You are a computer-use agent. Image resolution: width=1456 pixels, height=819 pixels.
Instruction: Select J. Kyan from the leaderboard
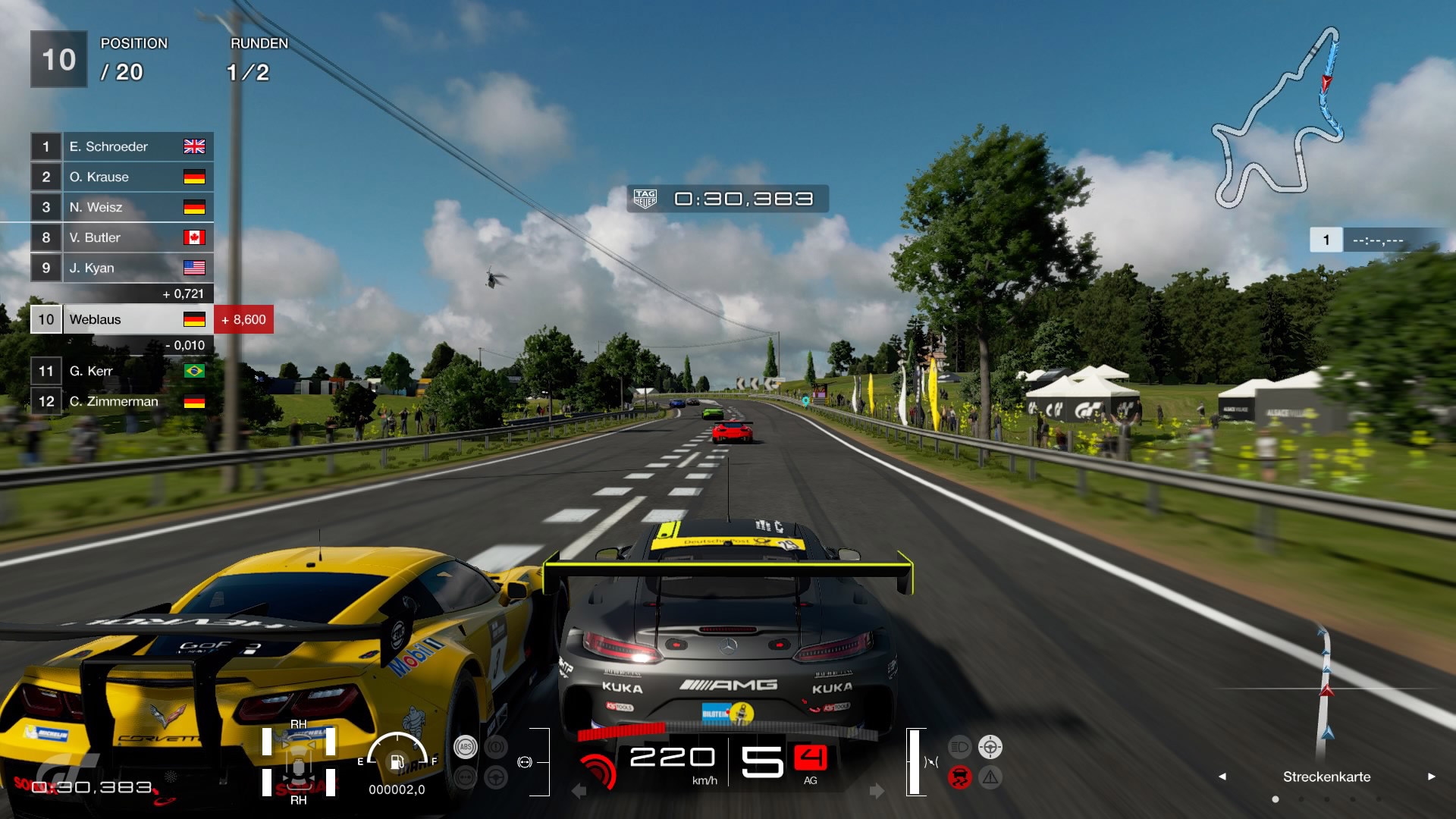[121, 268]
